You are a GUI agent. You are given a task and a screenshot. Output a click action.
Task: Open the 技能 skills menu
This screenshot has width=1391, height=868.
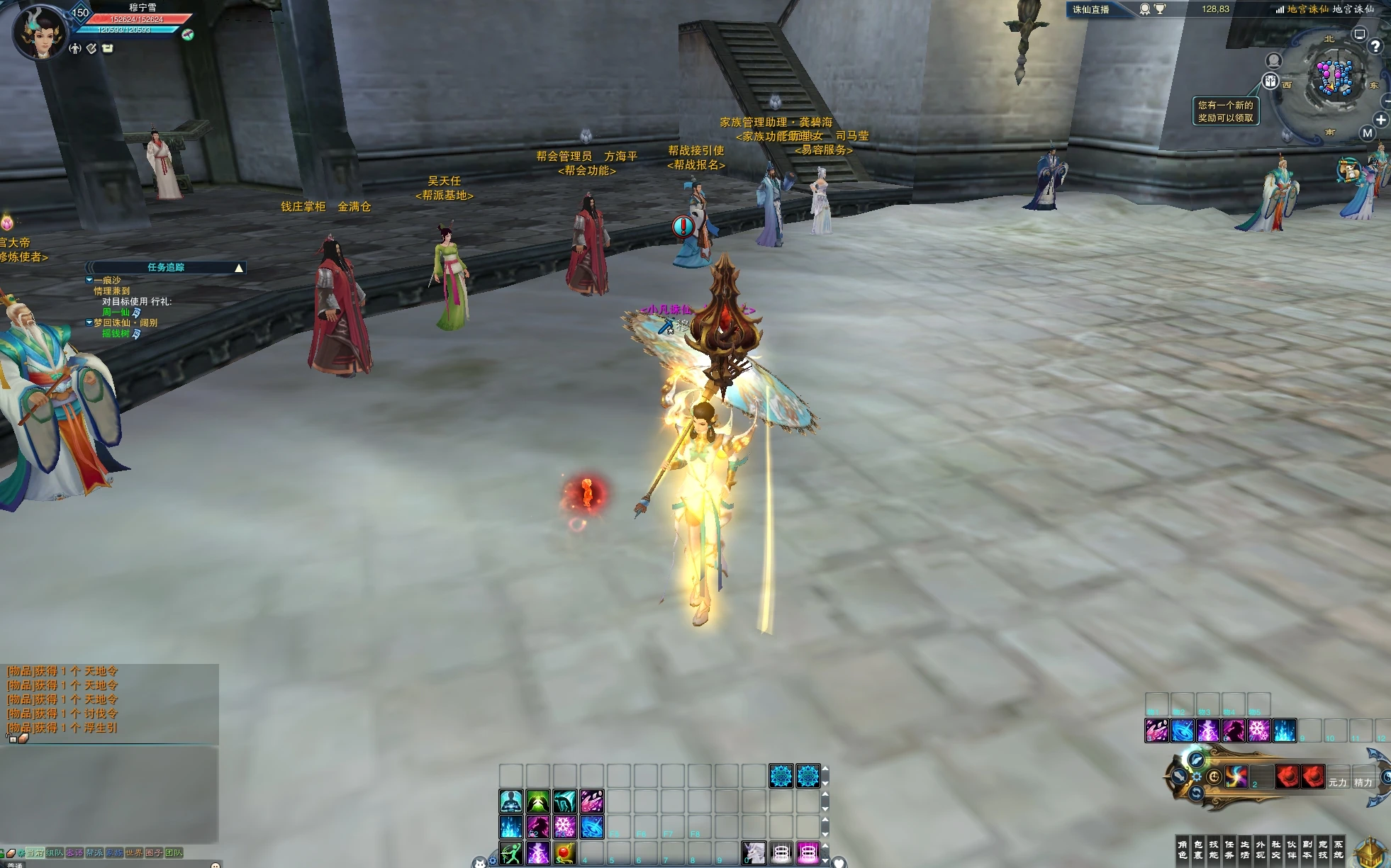tap(1213, 849)
